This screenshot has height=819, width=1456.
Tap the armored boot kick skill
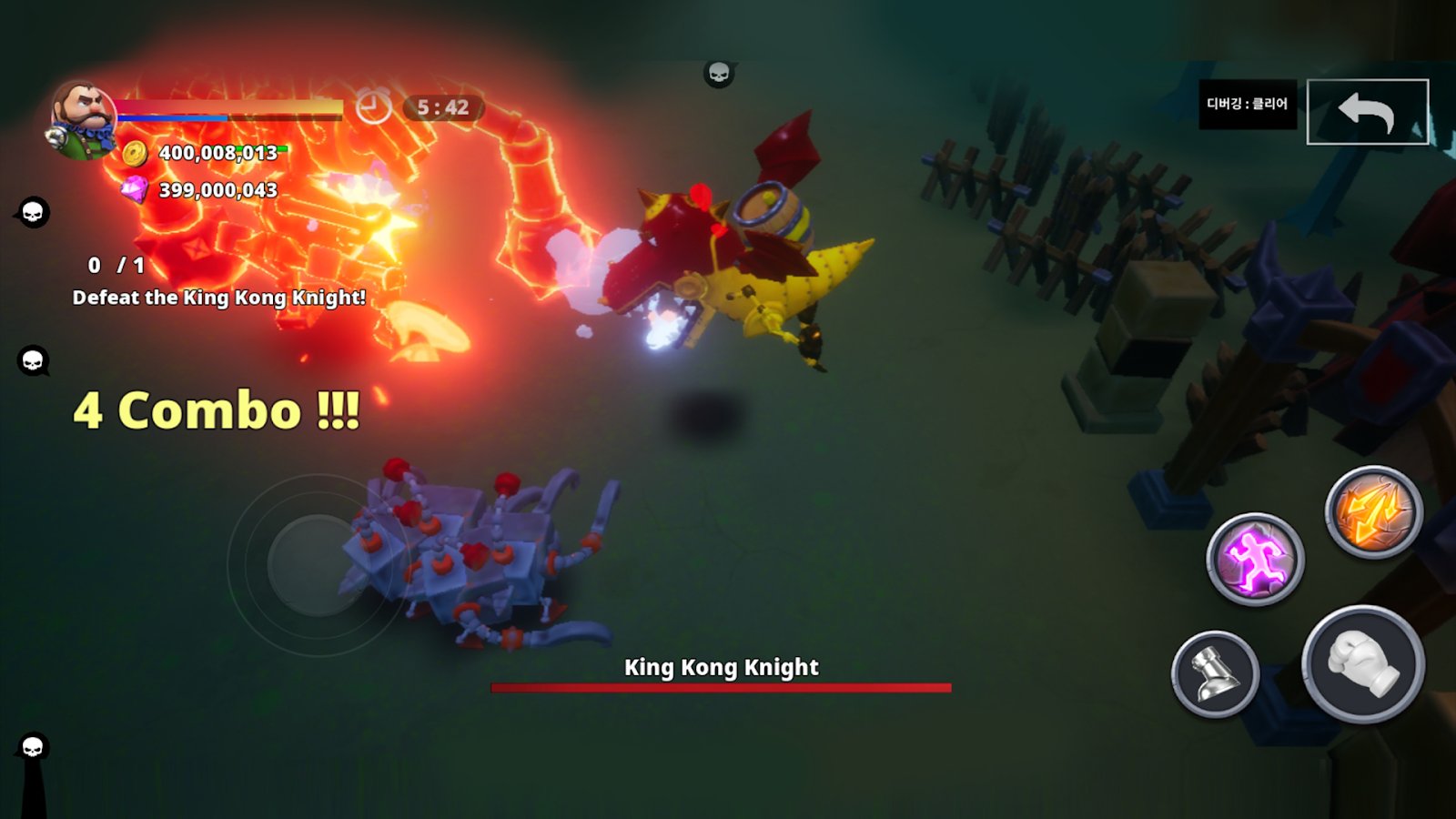(x=1215, y=674)
